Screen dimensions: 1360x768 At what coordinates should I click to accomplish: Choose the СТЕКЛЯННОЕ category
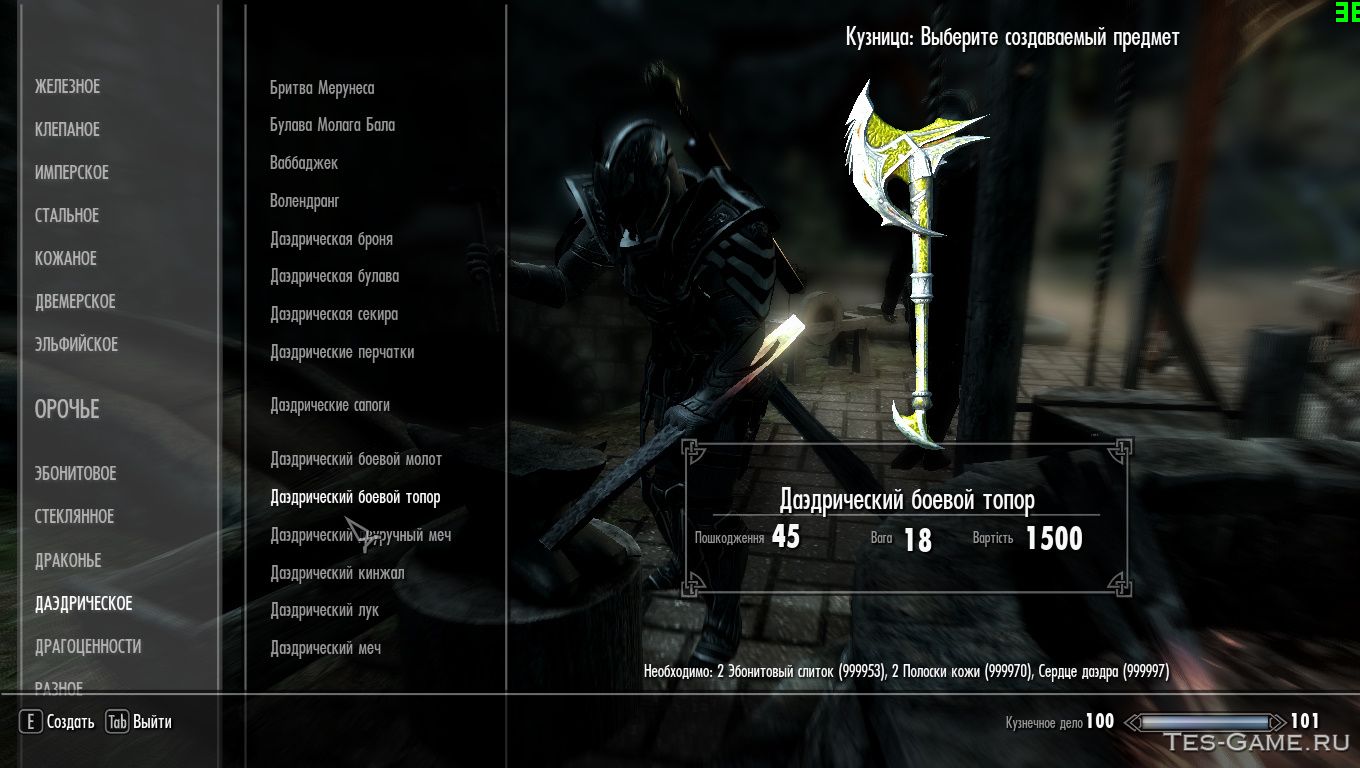75,517
